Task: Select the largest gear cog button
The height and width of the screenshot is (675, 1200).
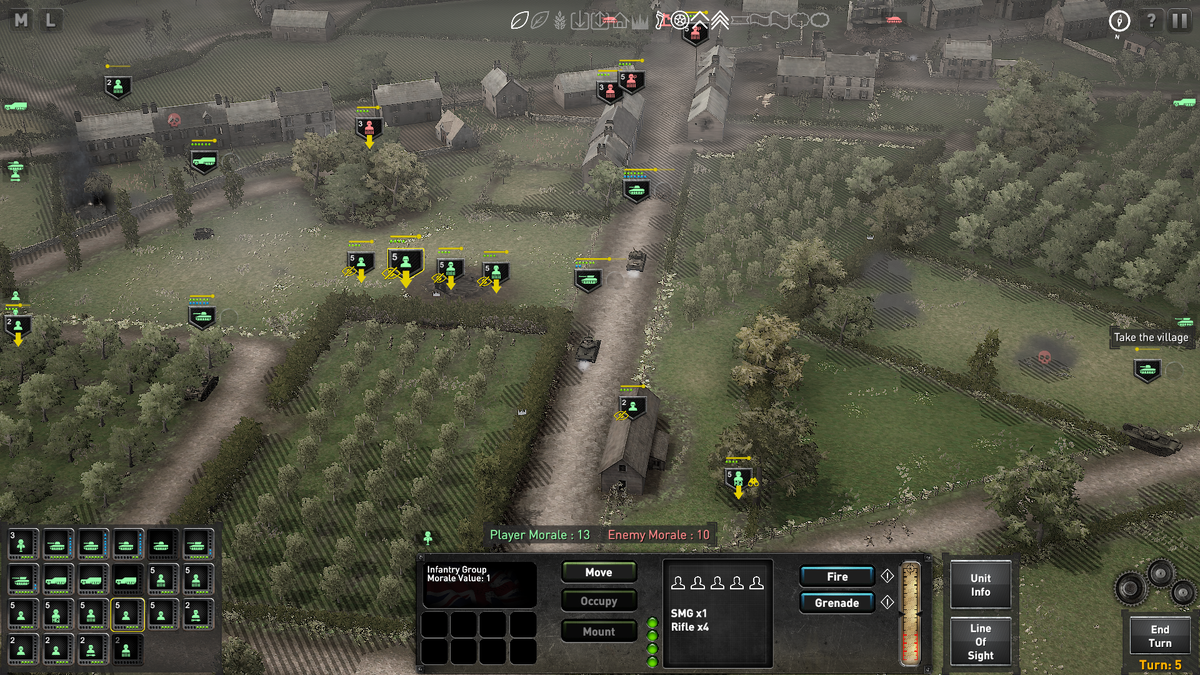Action: point(1130,586)
